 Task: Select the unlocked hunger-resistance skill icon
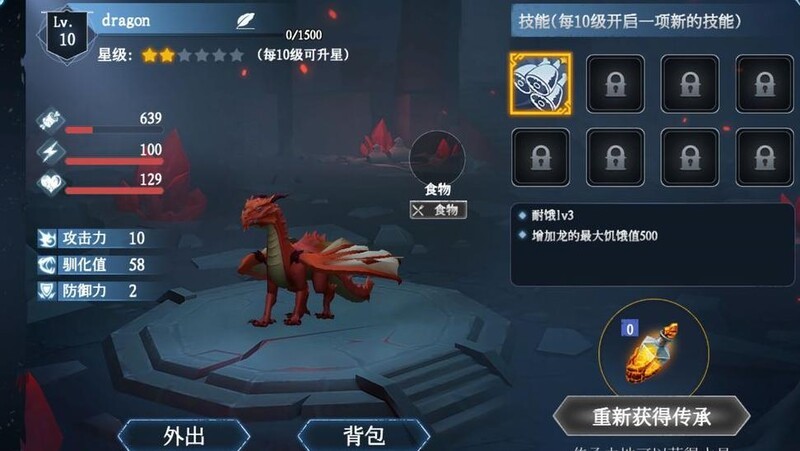540,83
